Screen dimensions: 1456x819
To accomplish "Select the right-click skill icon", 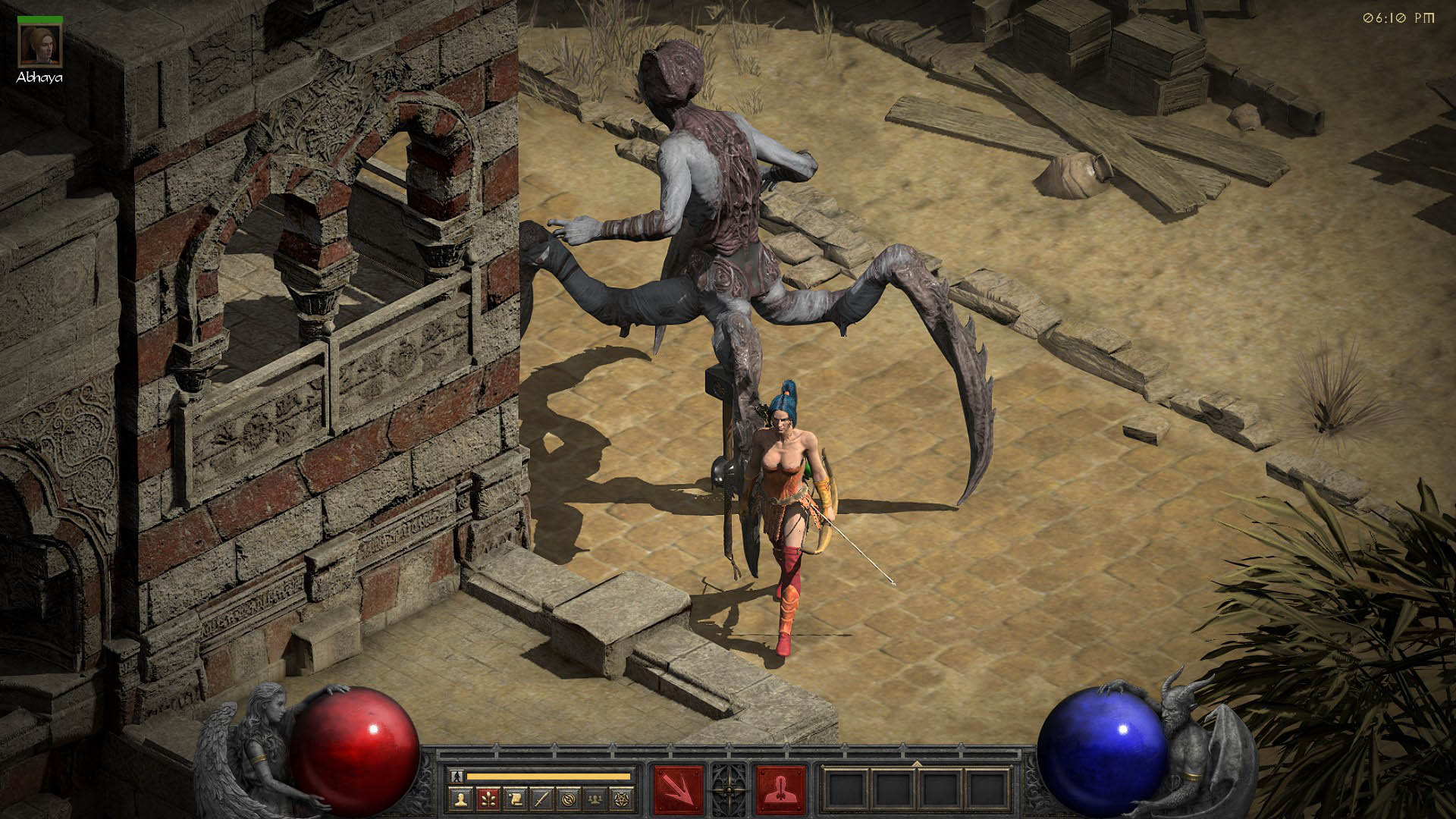I will [x=780, y=789].
